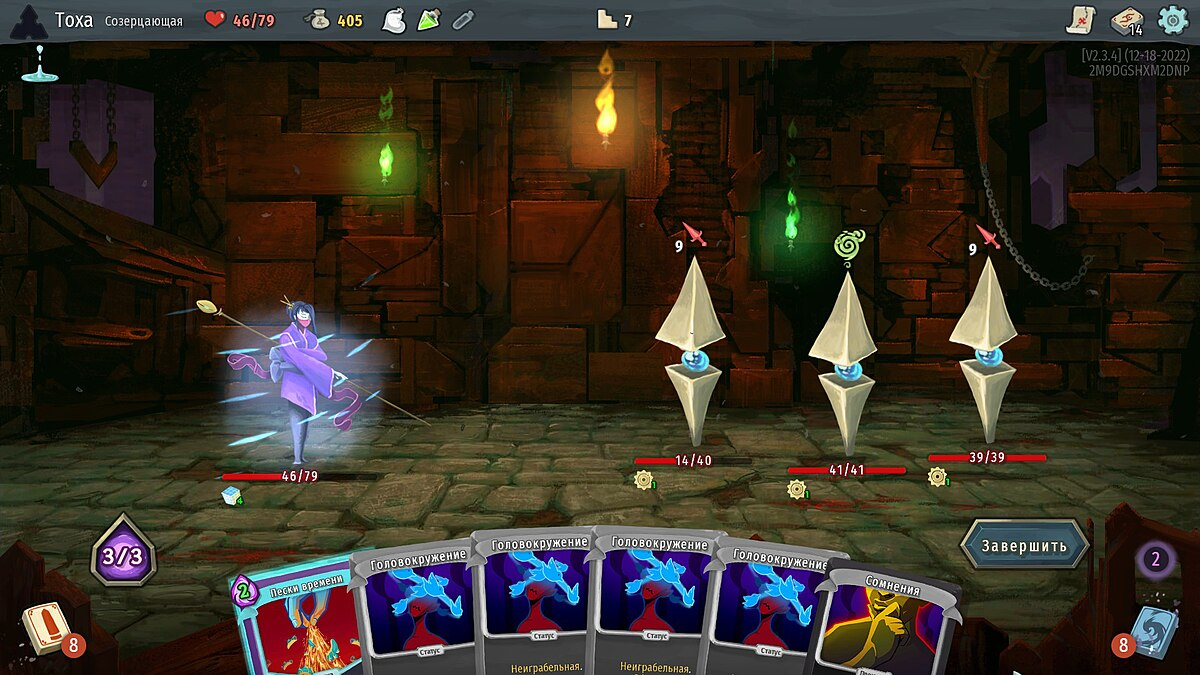Inspect the water droplet relic

[40, 63]
